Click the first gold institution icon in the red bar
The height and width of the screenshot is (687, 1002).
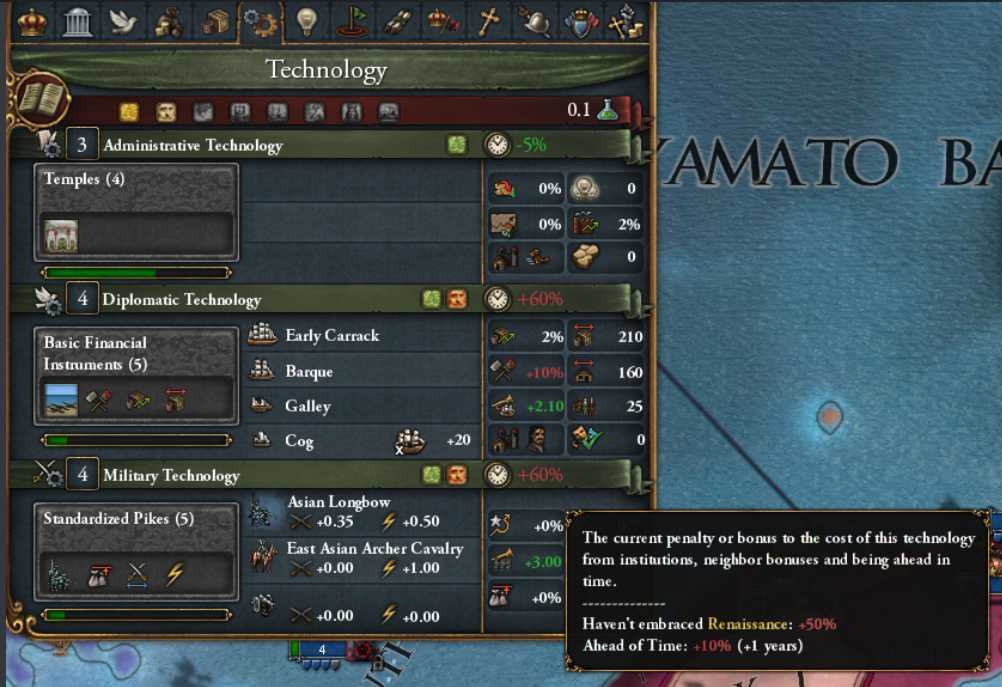(x=129, y=111)
